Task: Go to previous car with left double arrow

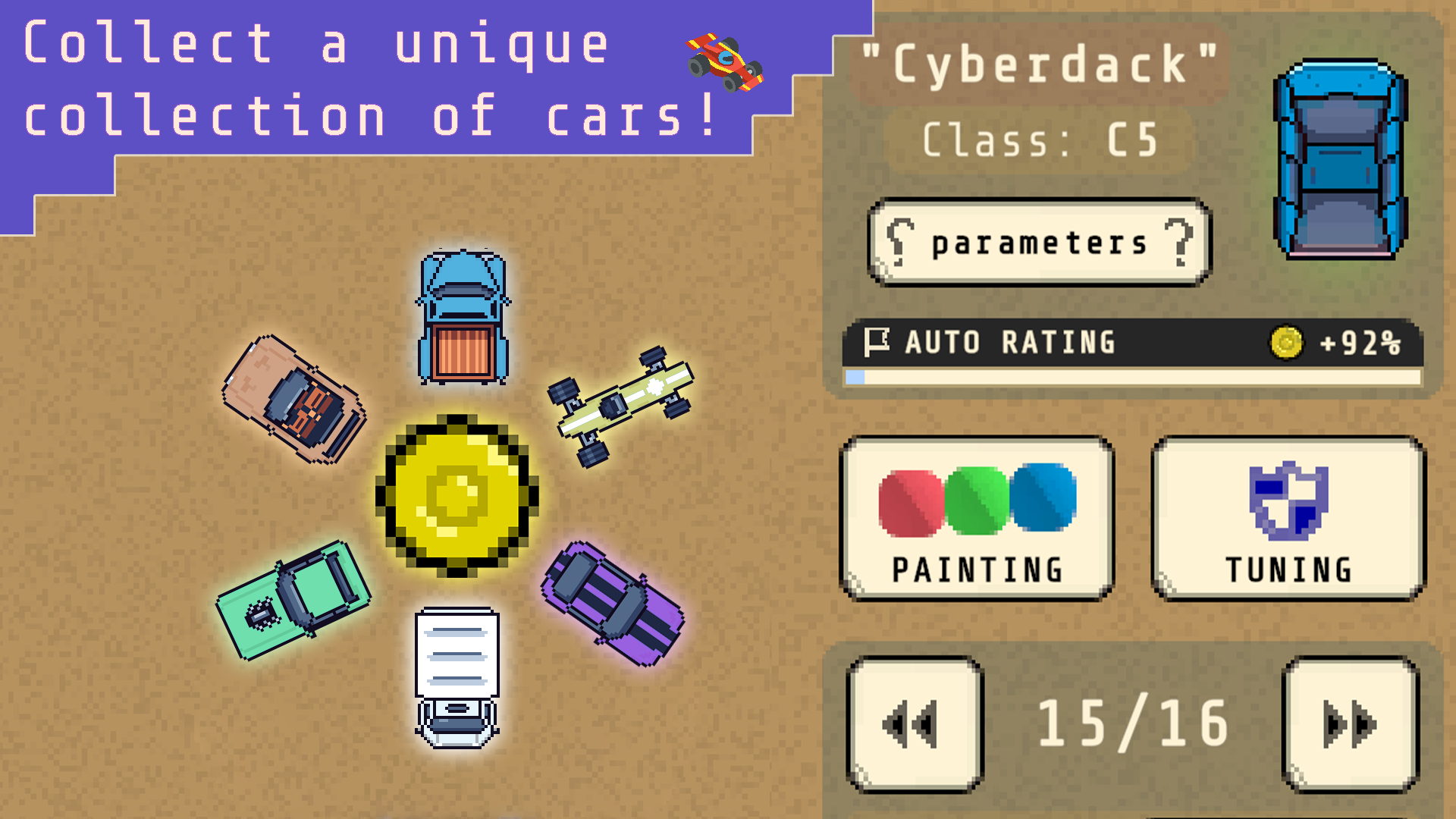Action: [x=912, y=723]
